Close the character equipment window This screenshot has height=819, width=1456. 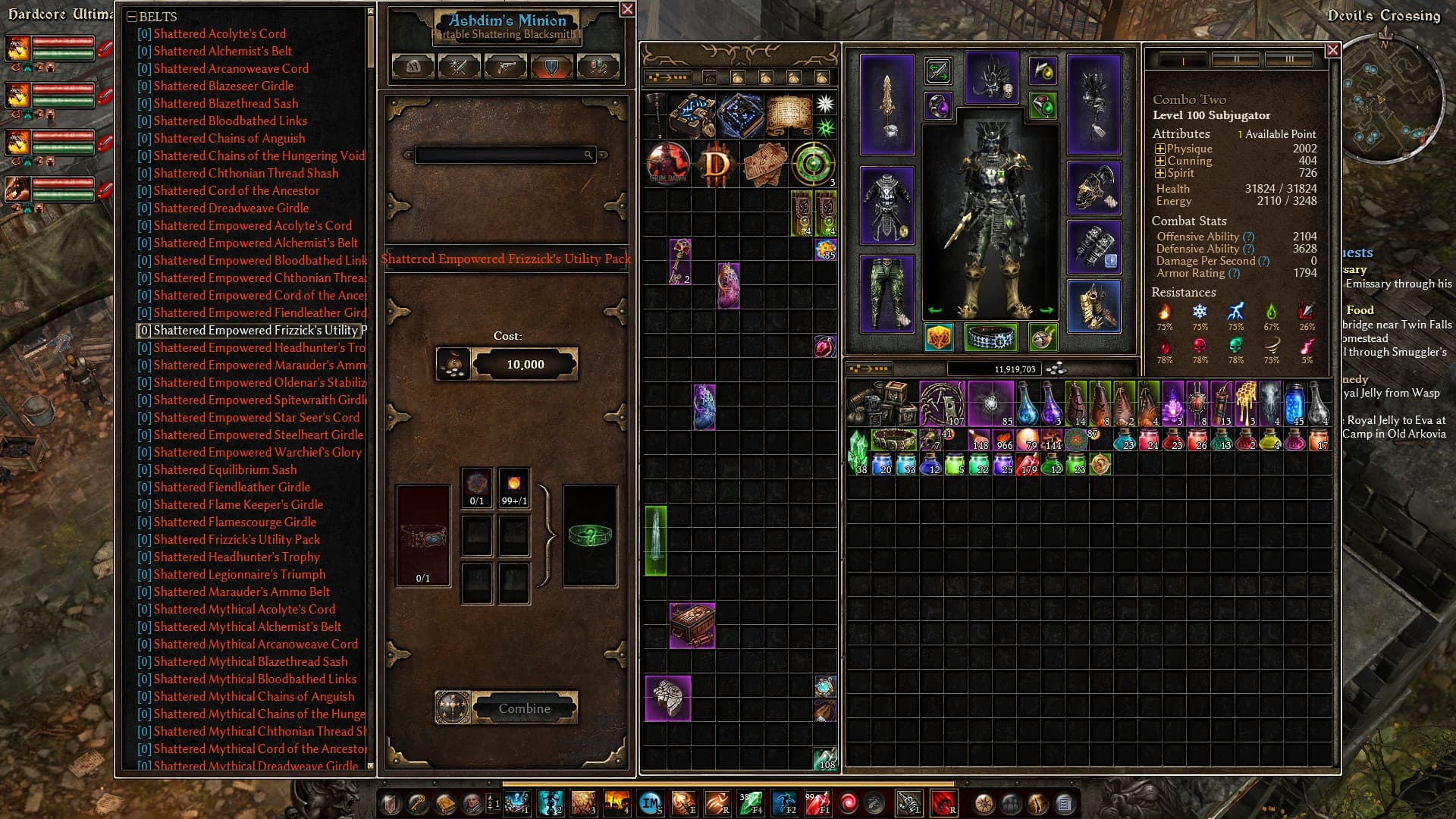(1332, 50)
